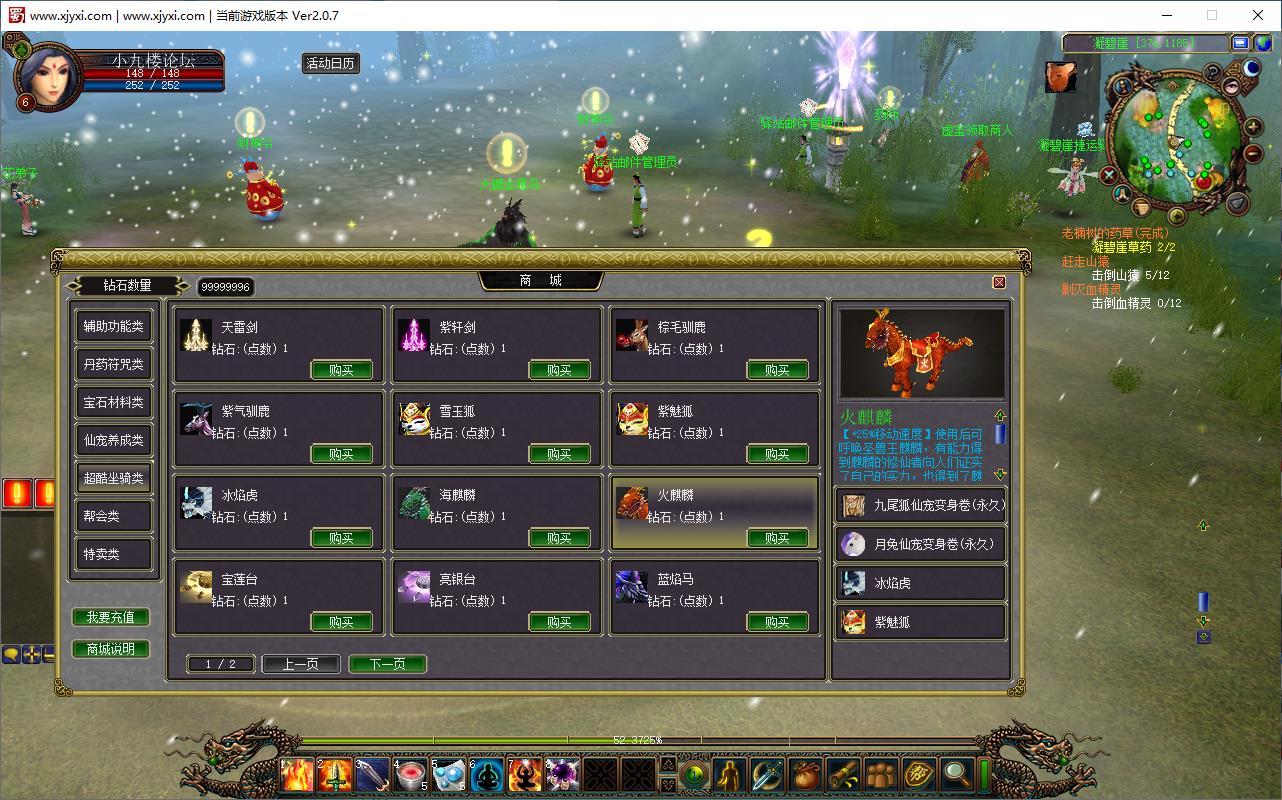Go to the previous page 上一页
The image size is (1282, 800).
click(301, 664)
